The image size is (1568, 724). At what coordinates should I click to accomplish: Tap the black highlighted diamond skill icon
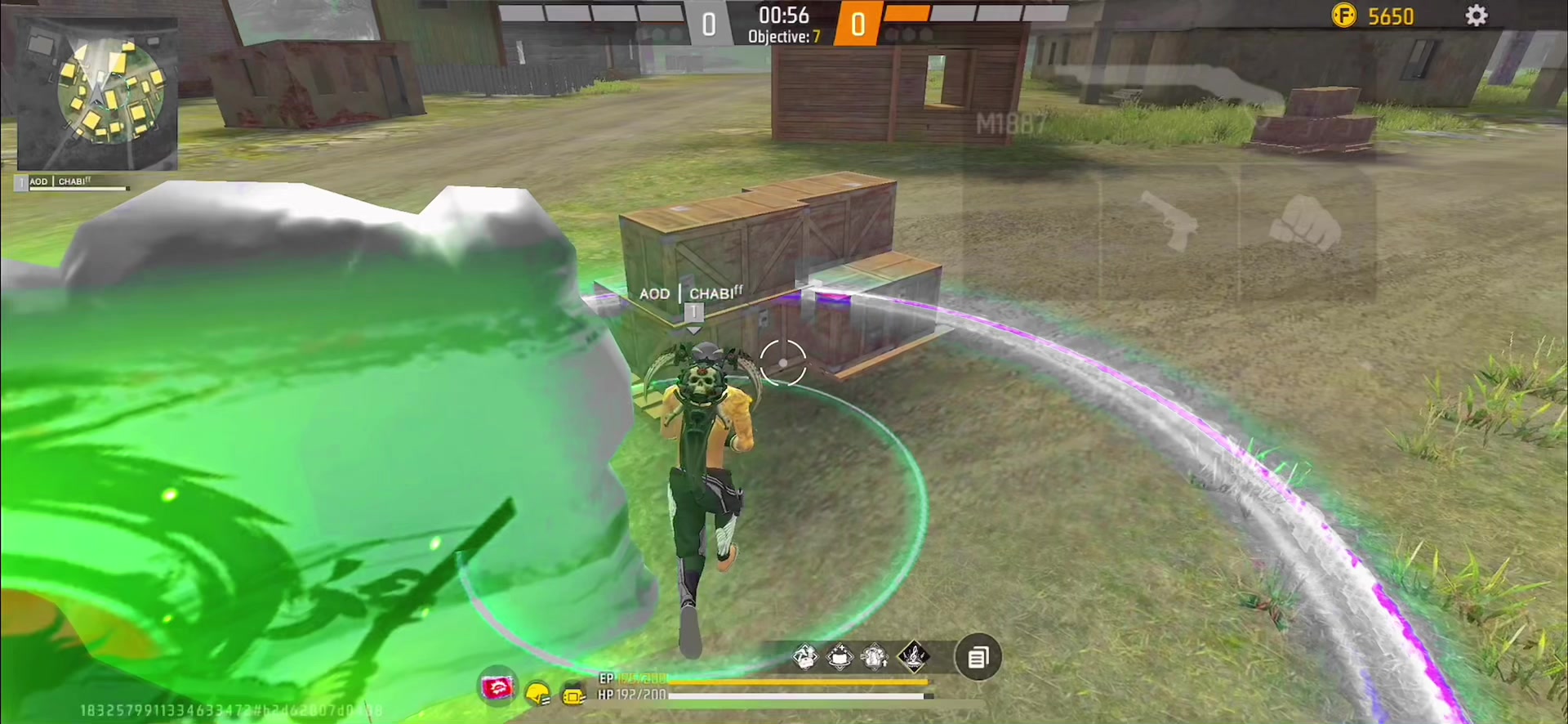click(x=913, y=655)
